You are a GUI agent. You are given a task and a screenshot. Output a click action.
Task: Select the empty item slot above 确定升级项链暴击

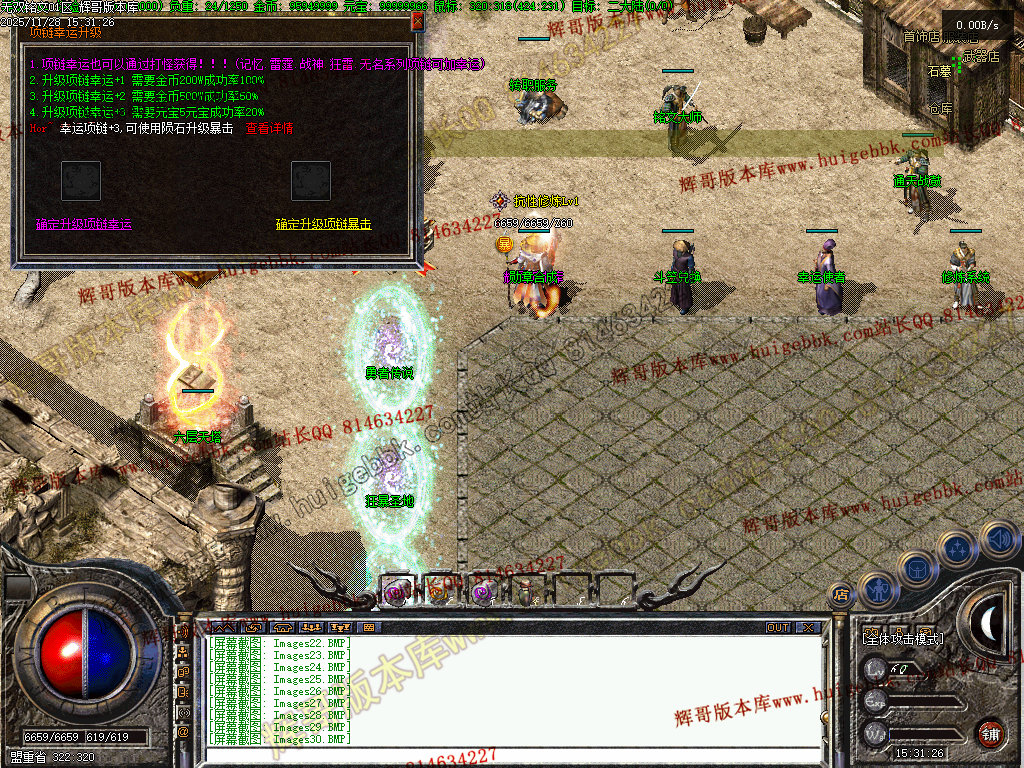(x=311, y=181)
